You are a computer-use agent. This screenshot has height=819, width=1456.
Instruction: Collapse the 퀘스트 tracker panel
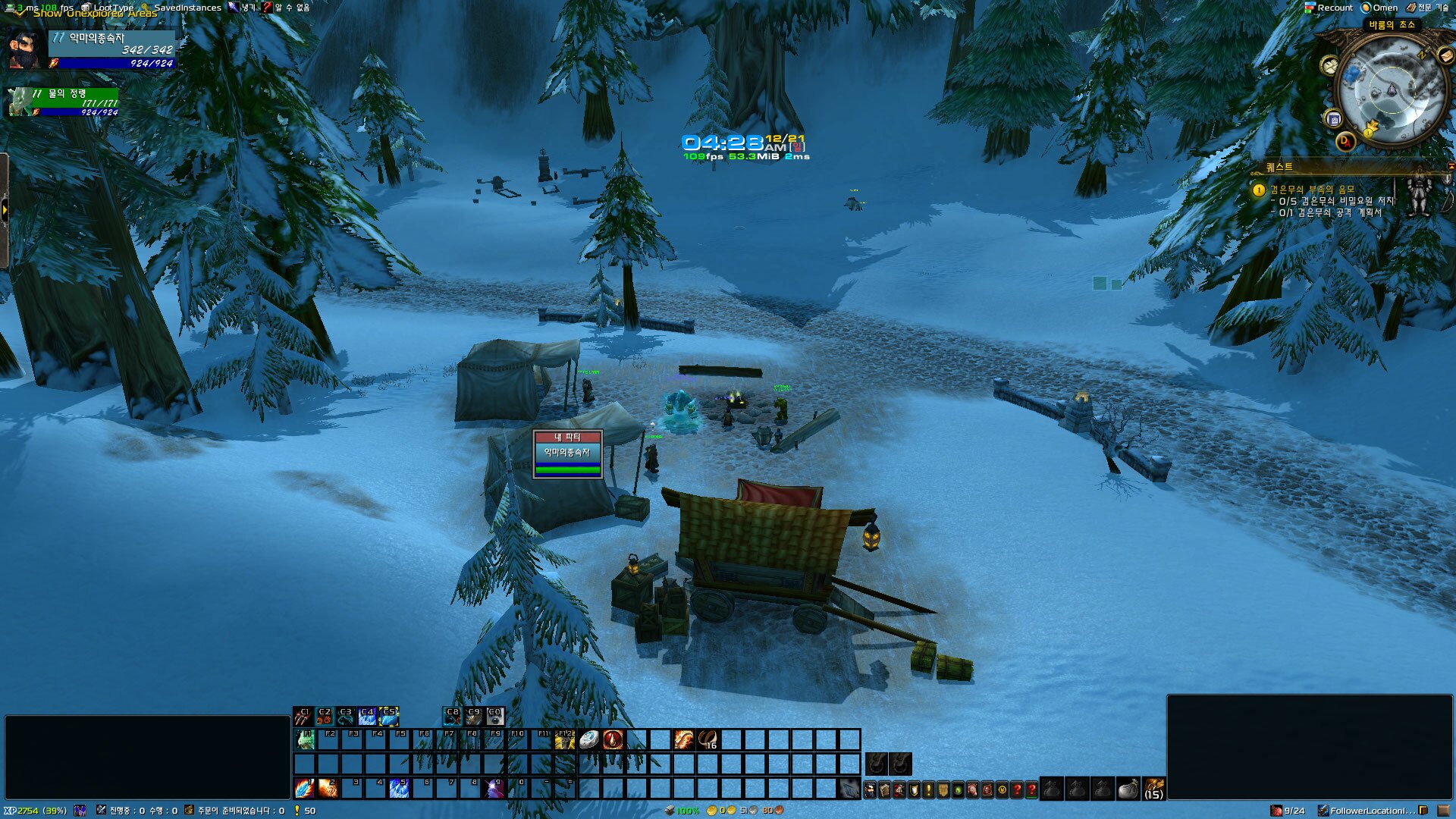tap(1450, 167)
